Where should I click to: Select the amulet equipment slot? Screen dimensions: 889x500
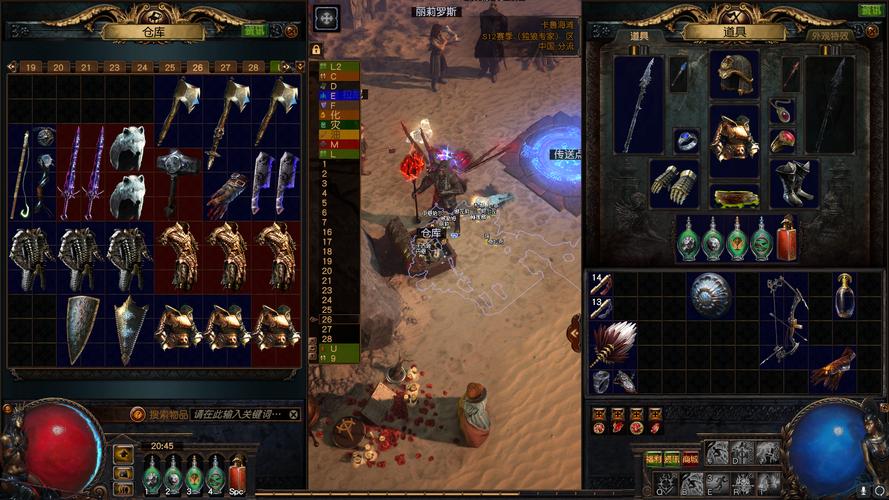click(x=780, y=108)
